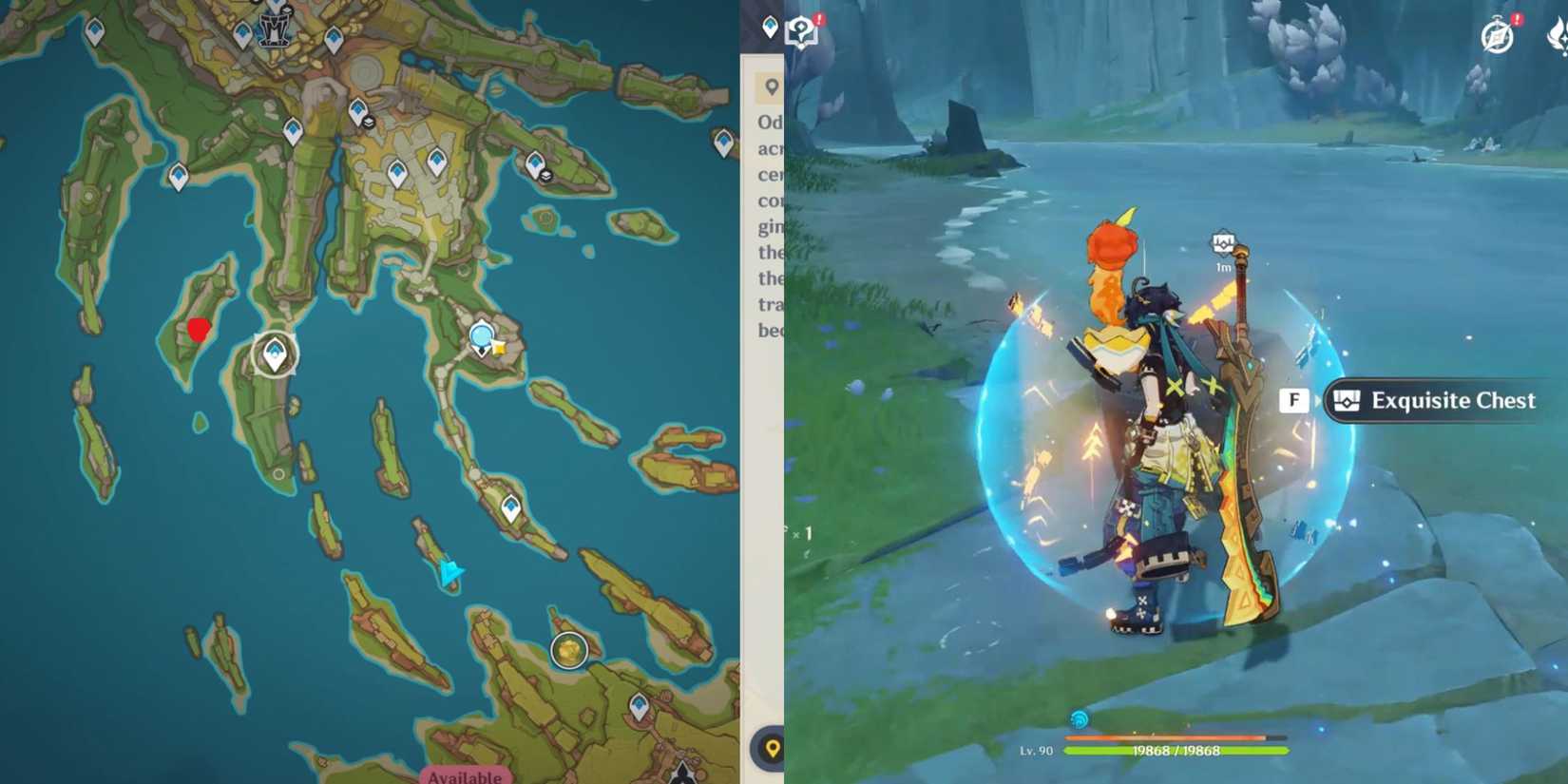1568x784 pixels.
Task: Select the circled golden chest icon on the map
Action: [x=567, y=648]
